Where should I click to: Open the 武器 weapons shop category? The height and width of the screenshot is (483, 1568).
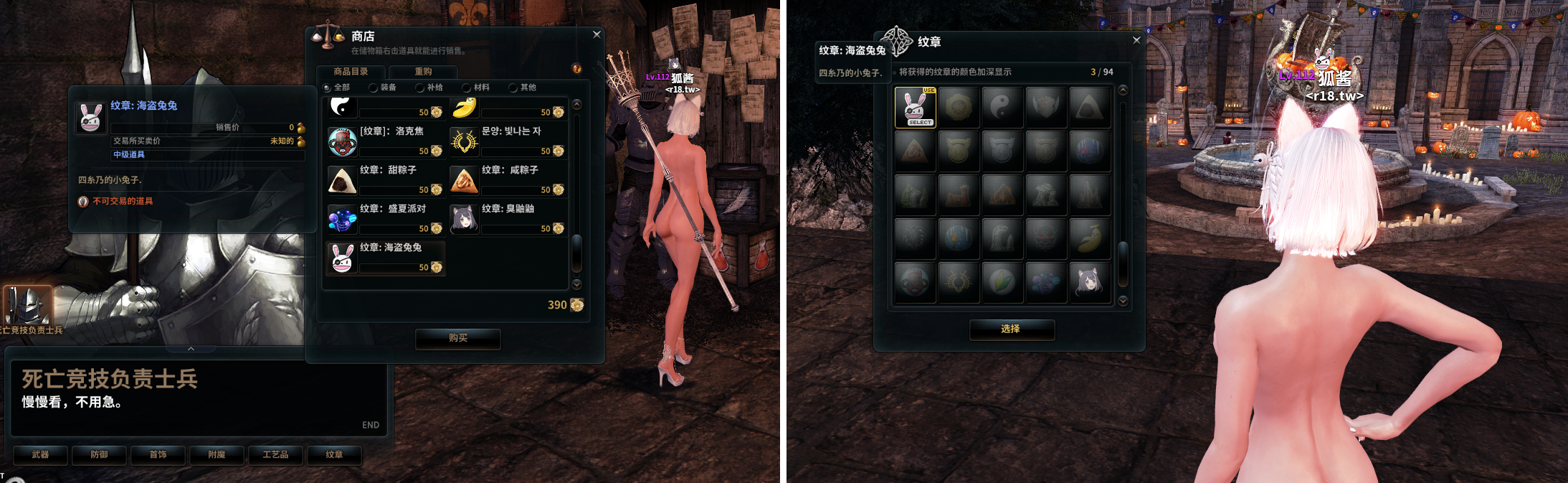(x=41, y=455)
